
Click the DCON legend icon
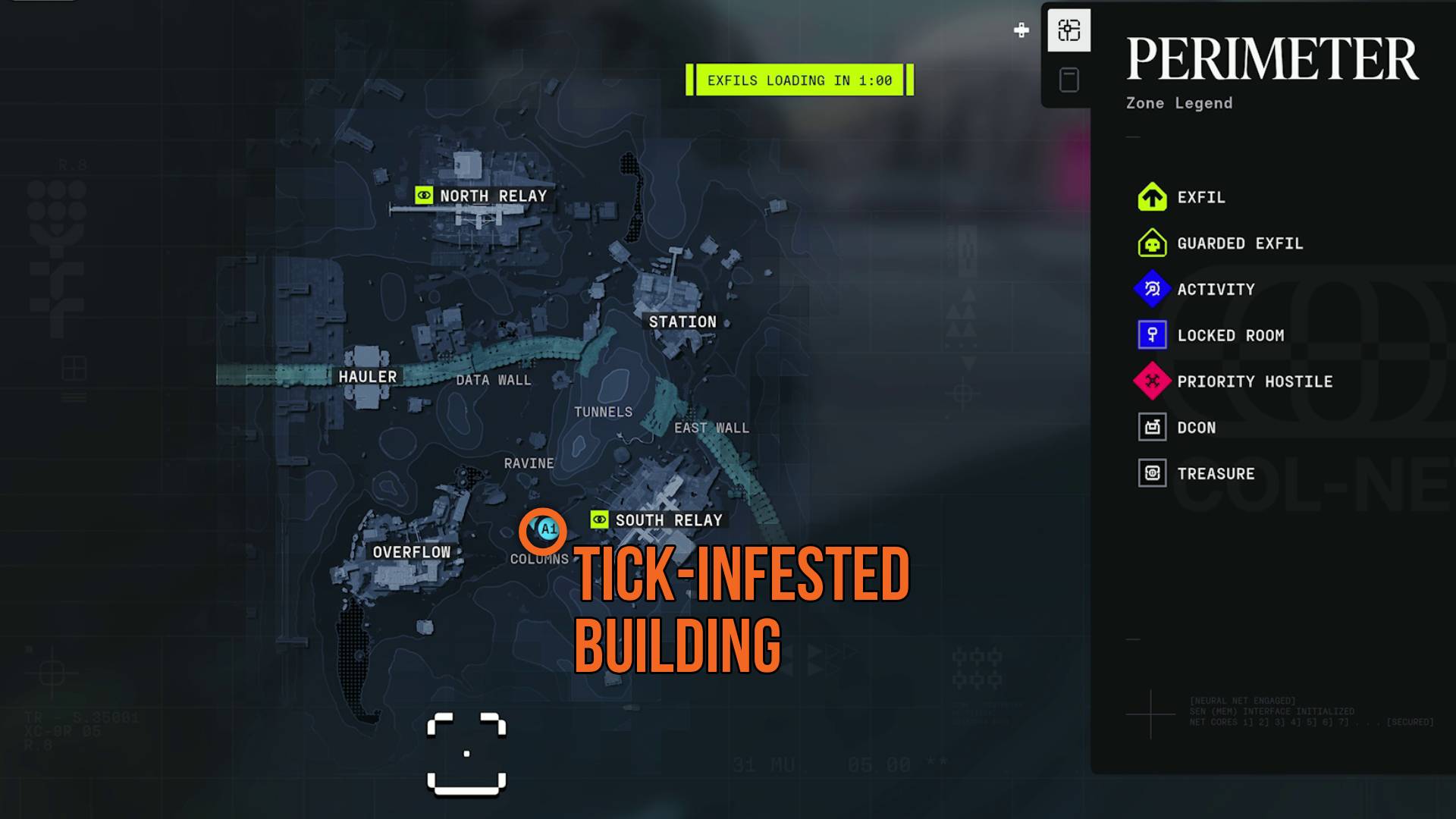pyautogui.click(x=1152, y=427)
